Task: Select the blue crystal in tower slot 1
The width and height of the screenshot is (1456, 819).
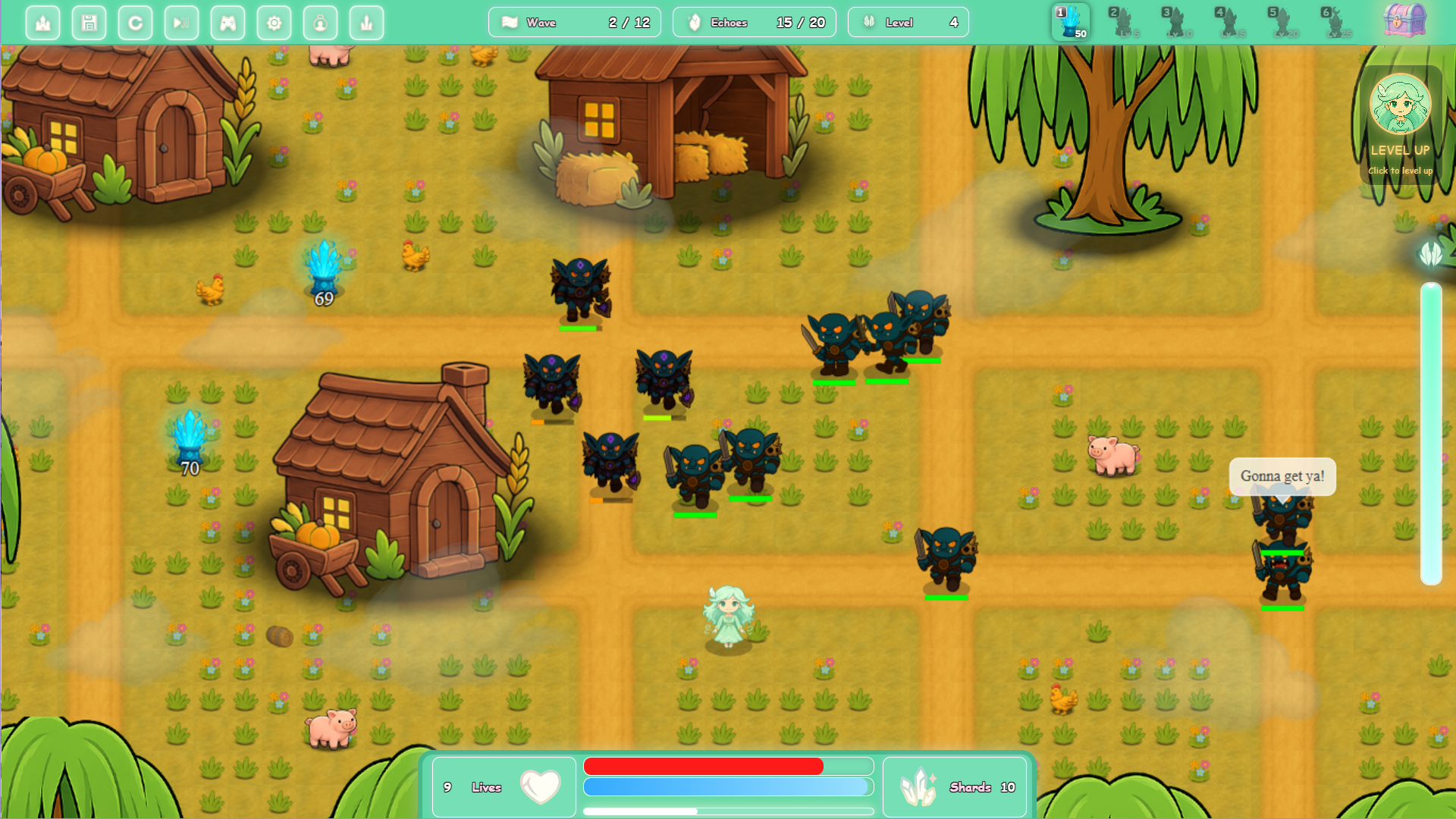Action: point(1070,22)
